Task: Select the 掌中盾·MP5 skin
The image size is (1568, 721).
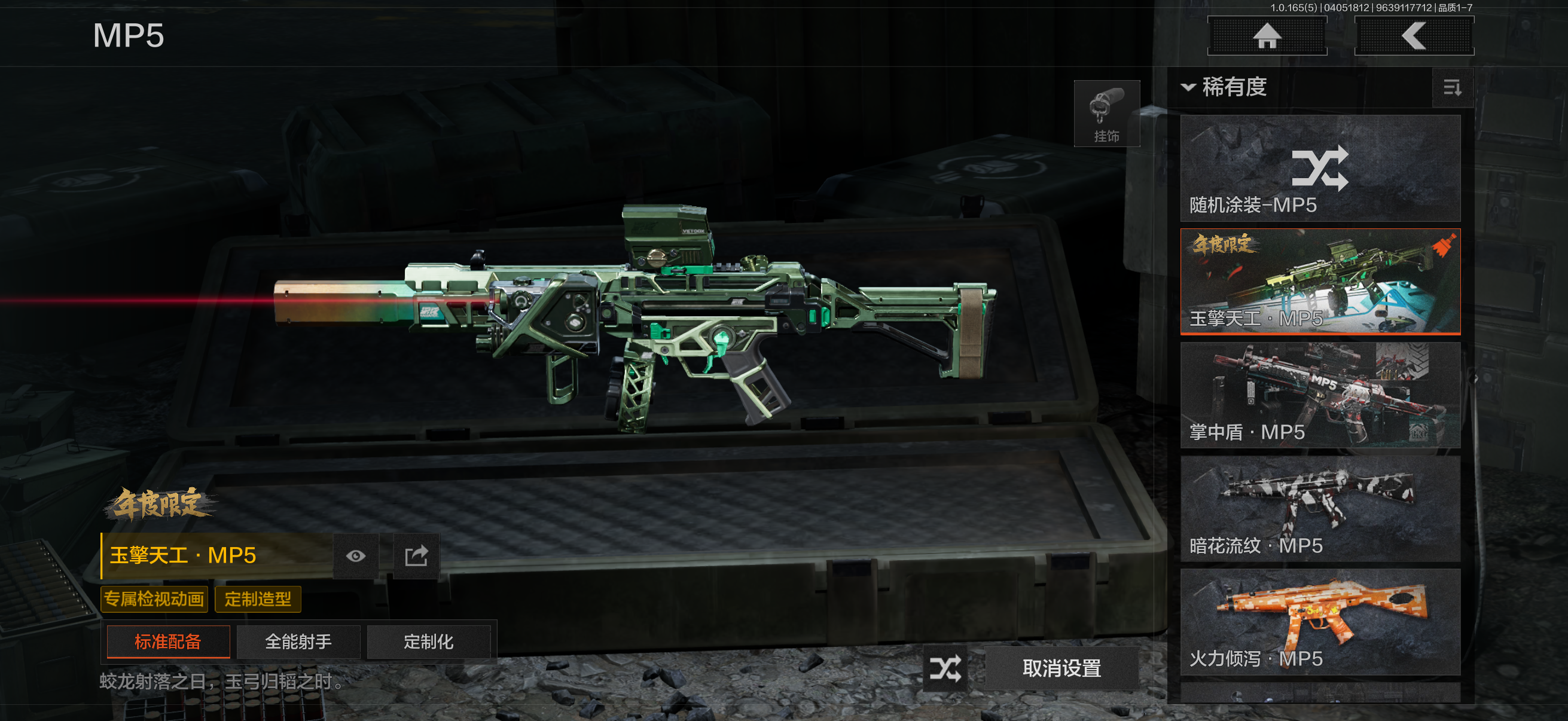Action: pyautogui.click(x=1320, y=396)
